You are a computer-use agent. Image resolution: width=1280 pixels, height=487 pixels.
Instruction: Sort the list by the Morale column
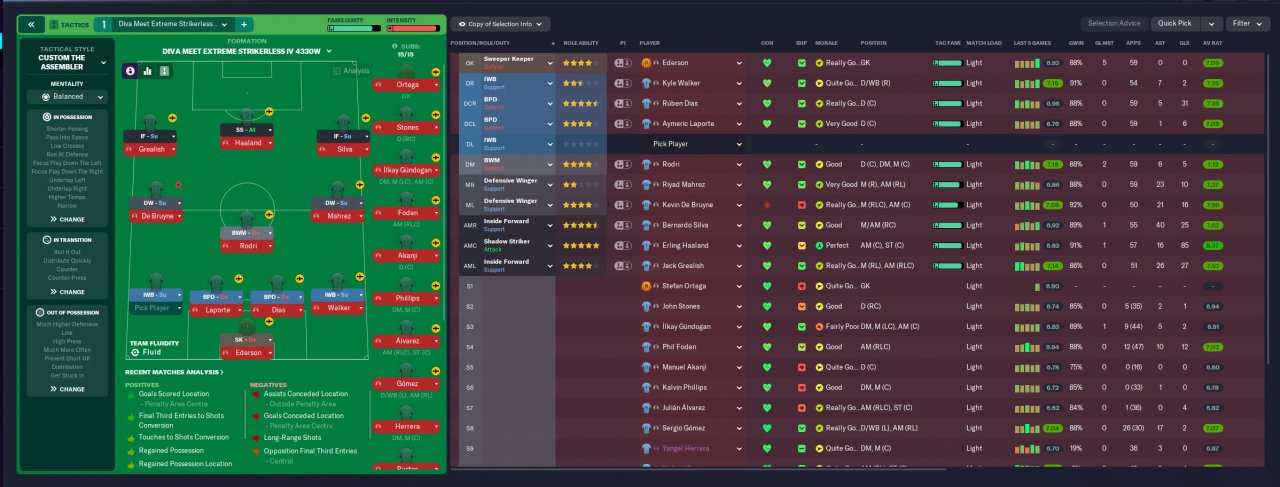pos(826,43)
